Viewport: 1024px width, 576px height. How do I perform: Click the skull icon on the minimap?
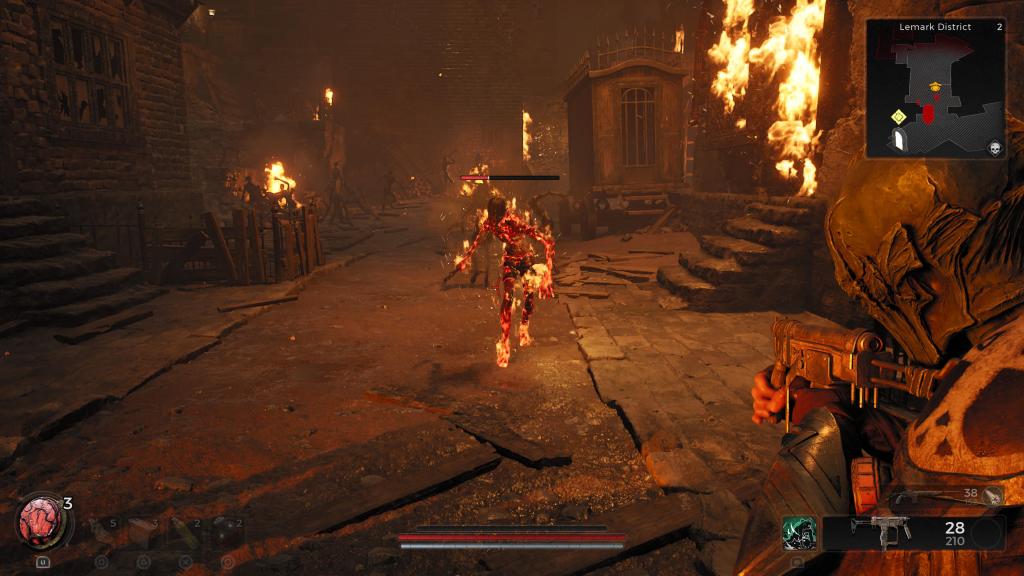[994, 148]
